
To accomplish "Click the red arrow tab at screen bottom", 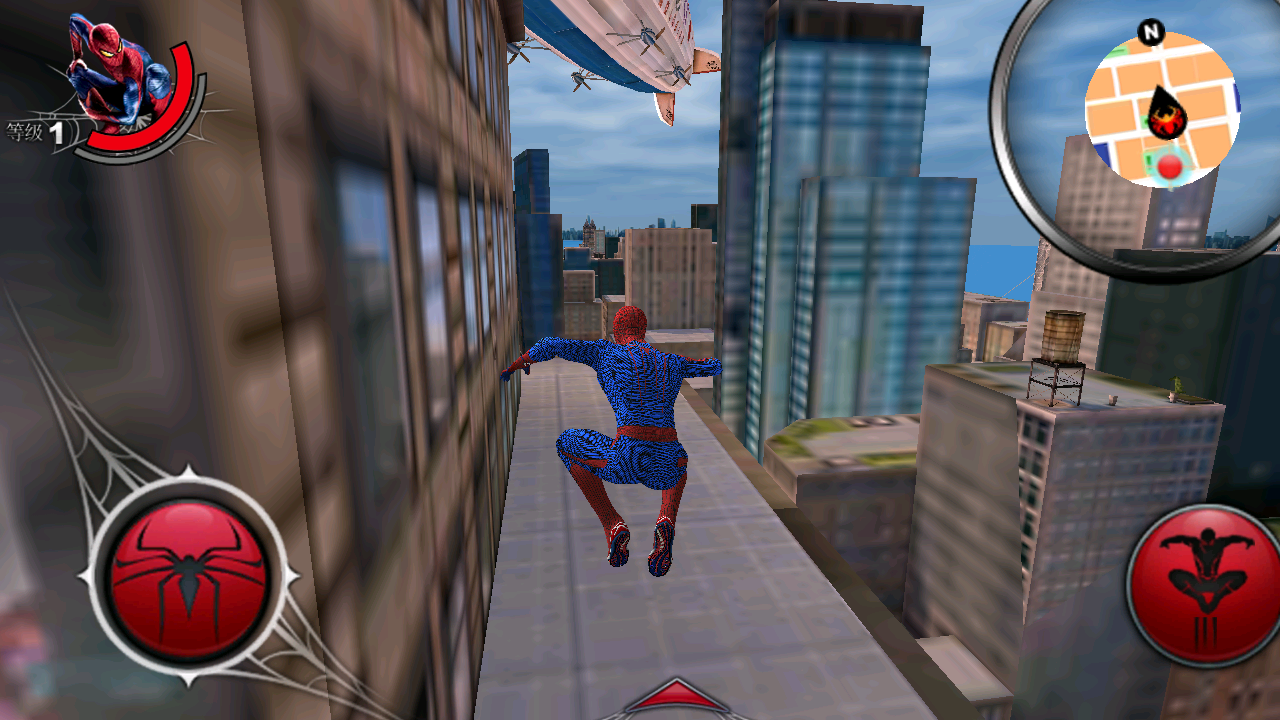I will point(677,698).
